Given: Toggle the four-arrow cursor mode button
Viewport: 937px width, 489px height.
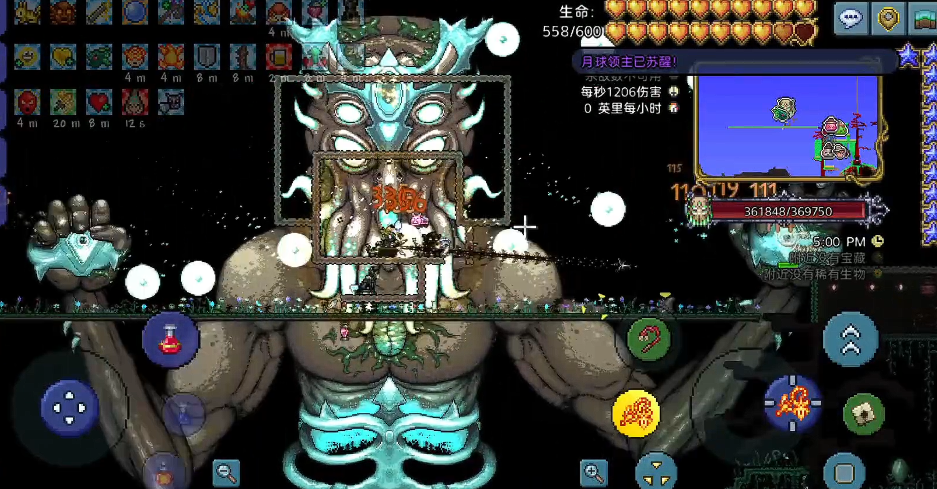Looking at the screenshot, I should click(656, 470).
